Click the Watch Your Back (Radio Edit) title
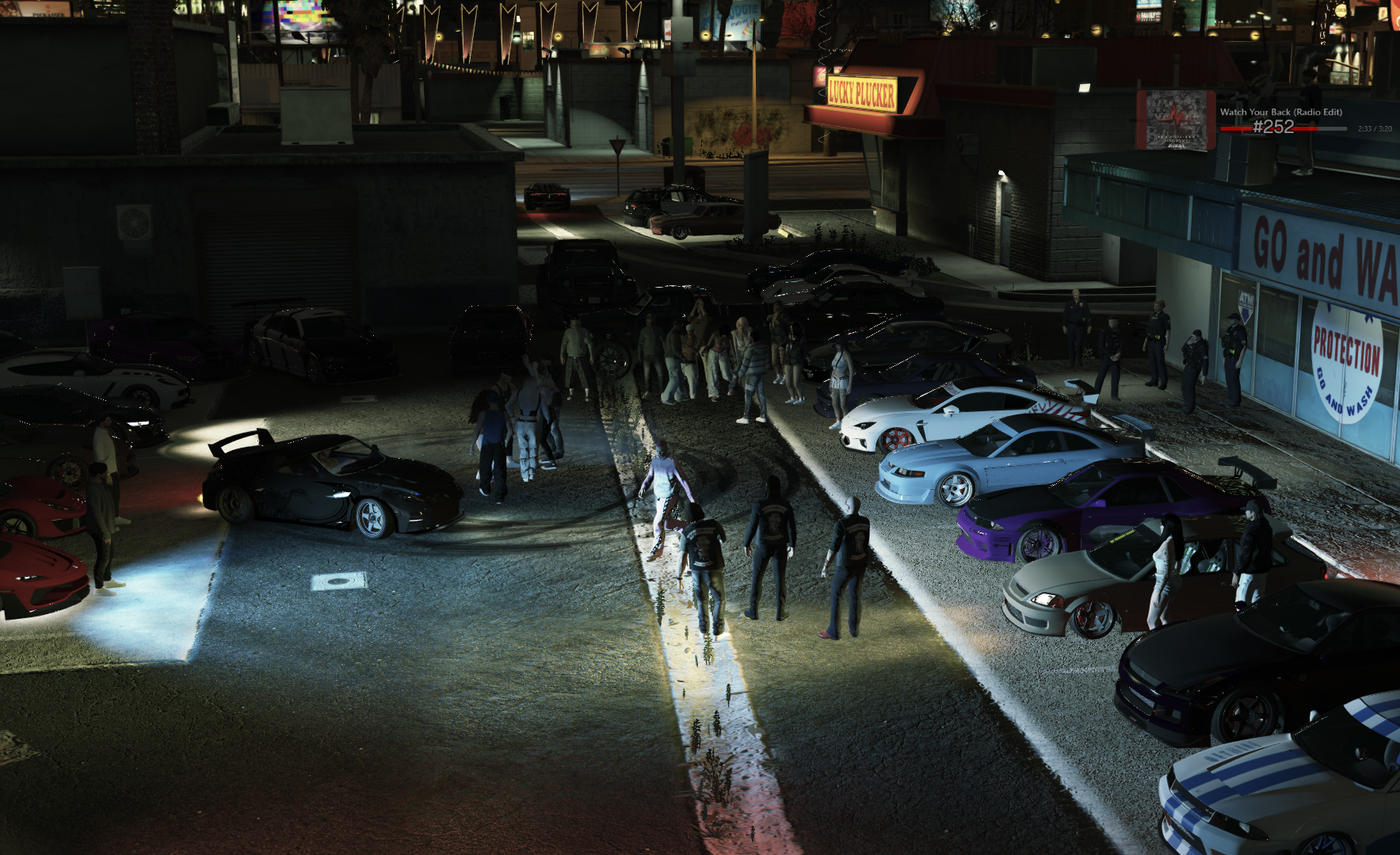This screenshot has height=855, width=1400. coord(1281,112)
